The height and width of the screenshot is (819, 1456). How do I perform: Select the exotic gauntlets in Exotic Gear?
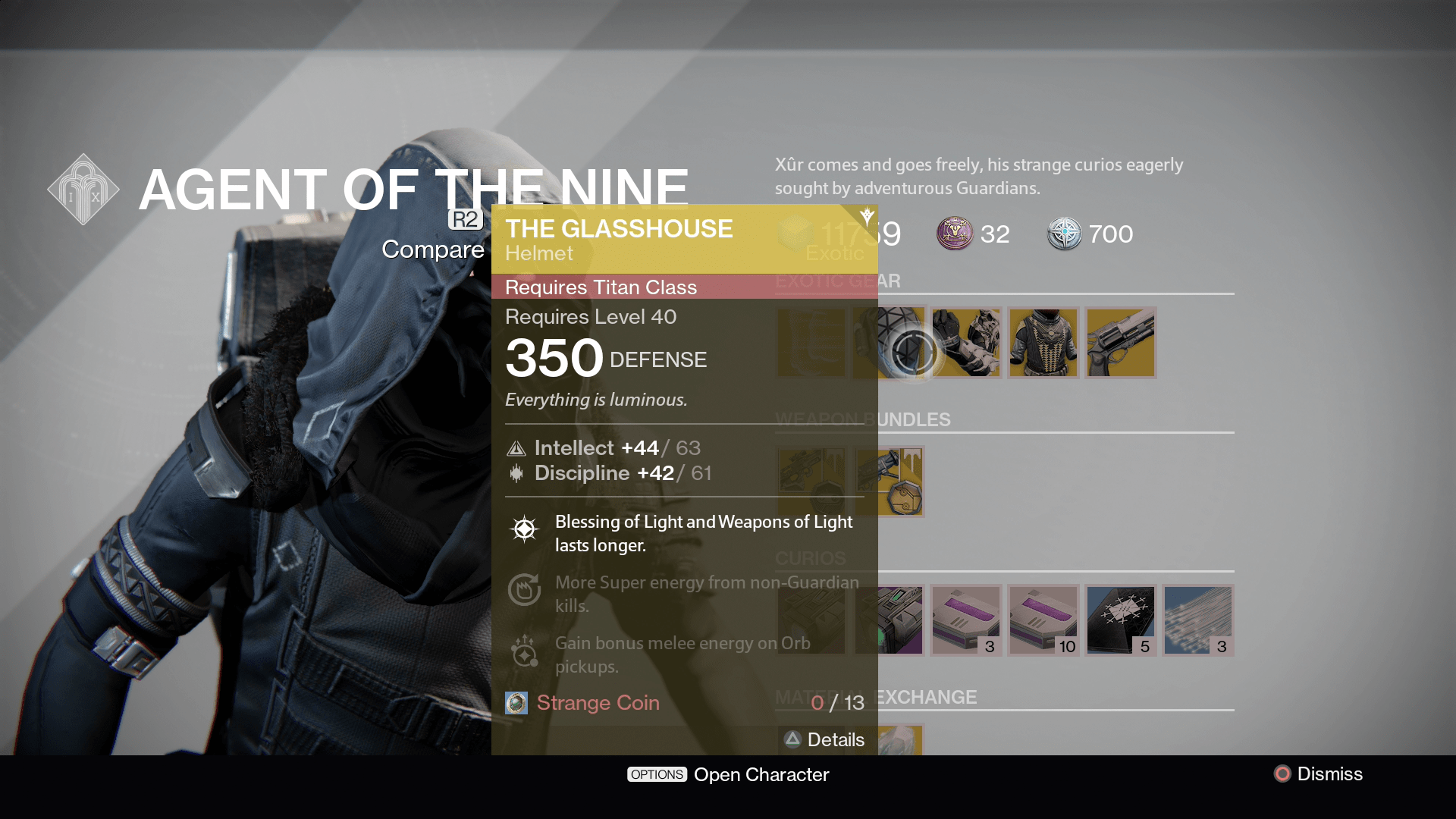coord(967,343)
